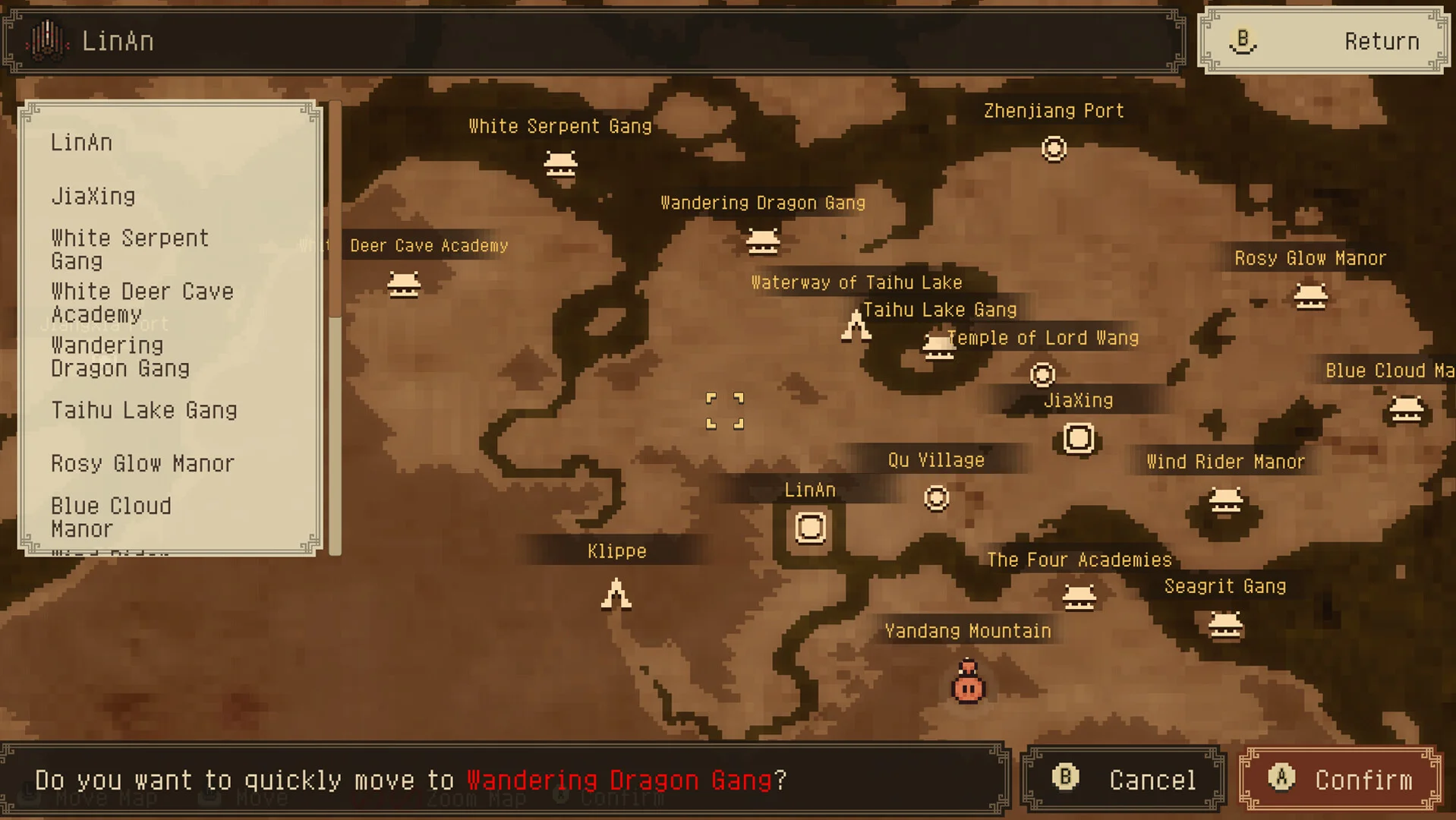Select the LinAn city map marker
1456x820 pixels.
point(810,528)
